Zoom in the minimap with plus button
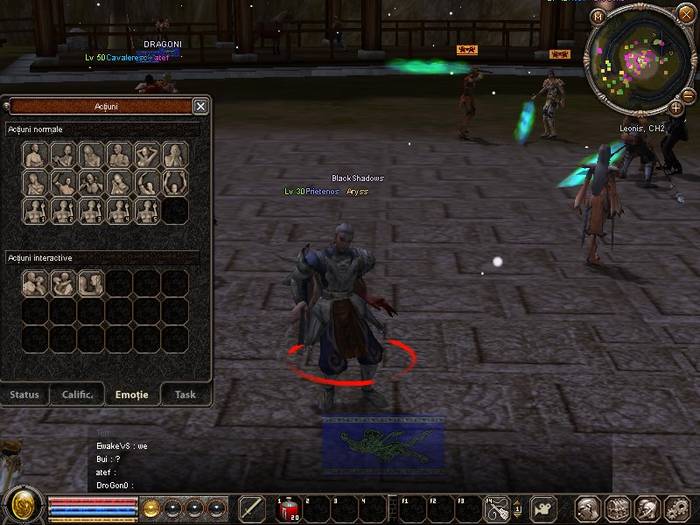This screenshot has height=525, width=700. (x=676, y=107)
